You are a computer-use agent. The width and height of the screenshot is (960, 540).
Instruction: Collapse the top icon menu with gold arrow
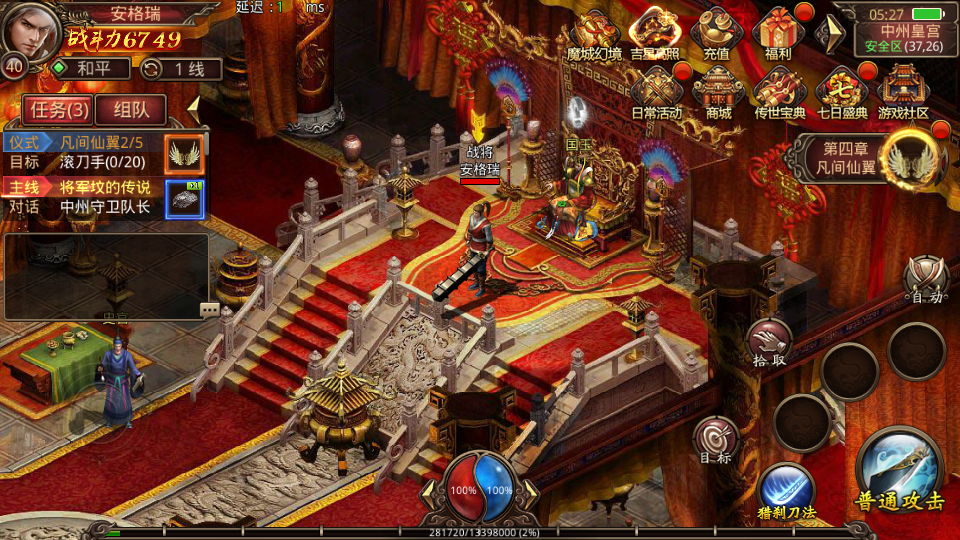pyautogui.click(x=829, y=34)
